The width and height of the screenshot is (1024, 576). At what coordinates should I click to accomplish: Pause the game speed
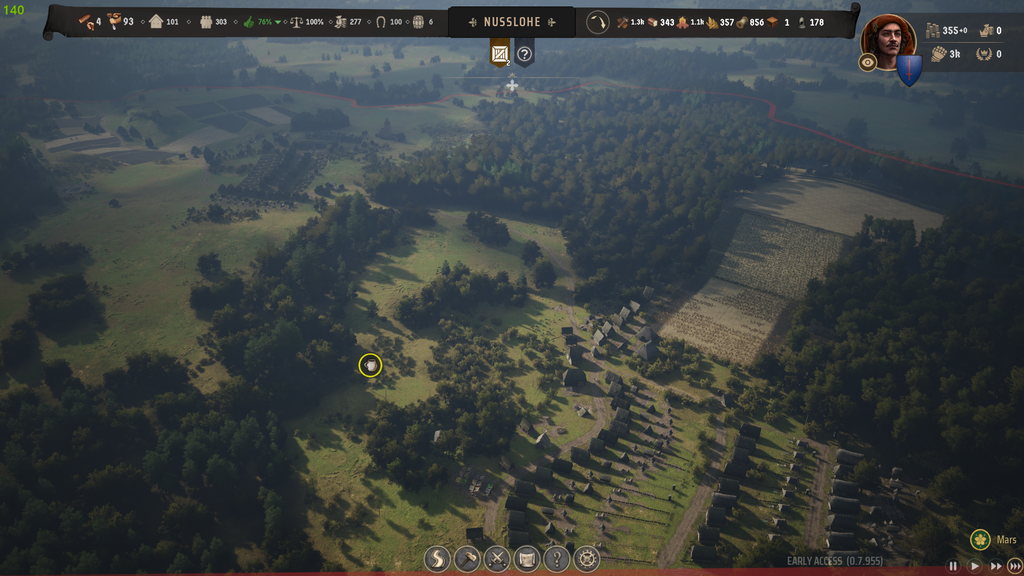click(x=953, y=566)
